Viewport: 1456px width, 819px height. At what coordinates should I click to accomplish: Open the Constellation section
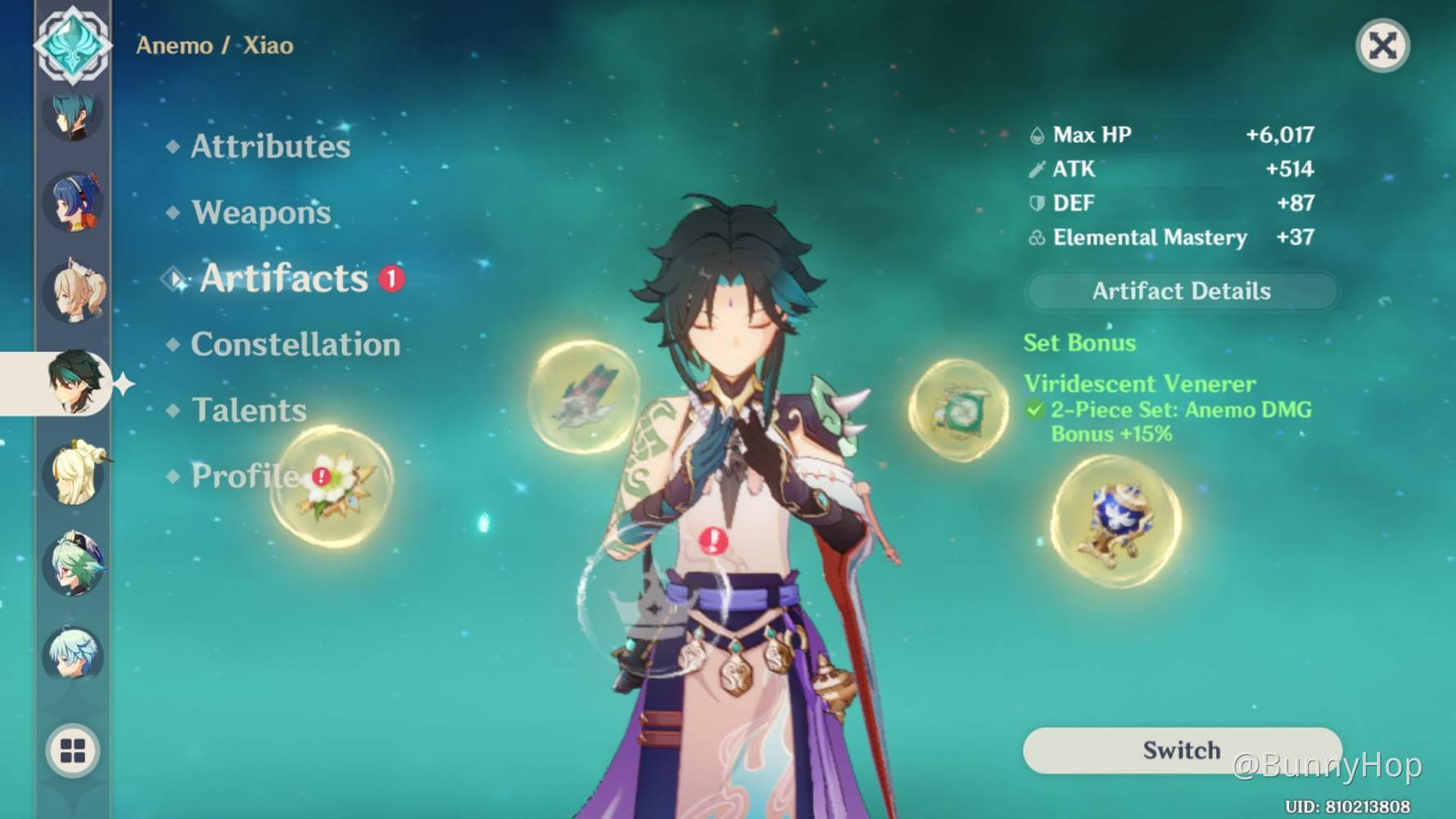coord(296,344)
